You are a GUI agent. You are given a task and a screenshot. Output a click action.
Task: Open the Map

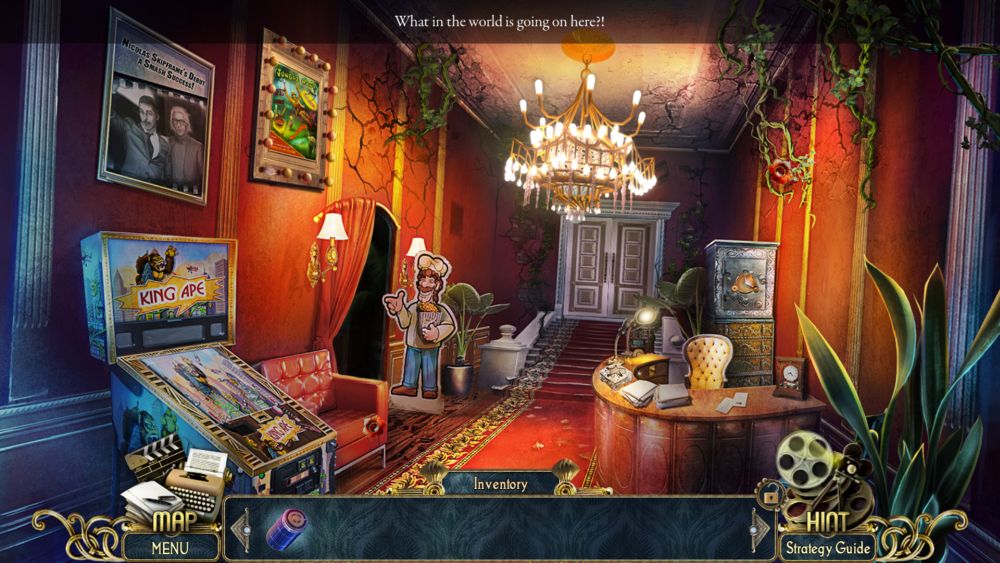[x=172, y=522]
